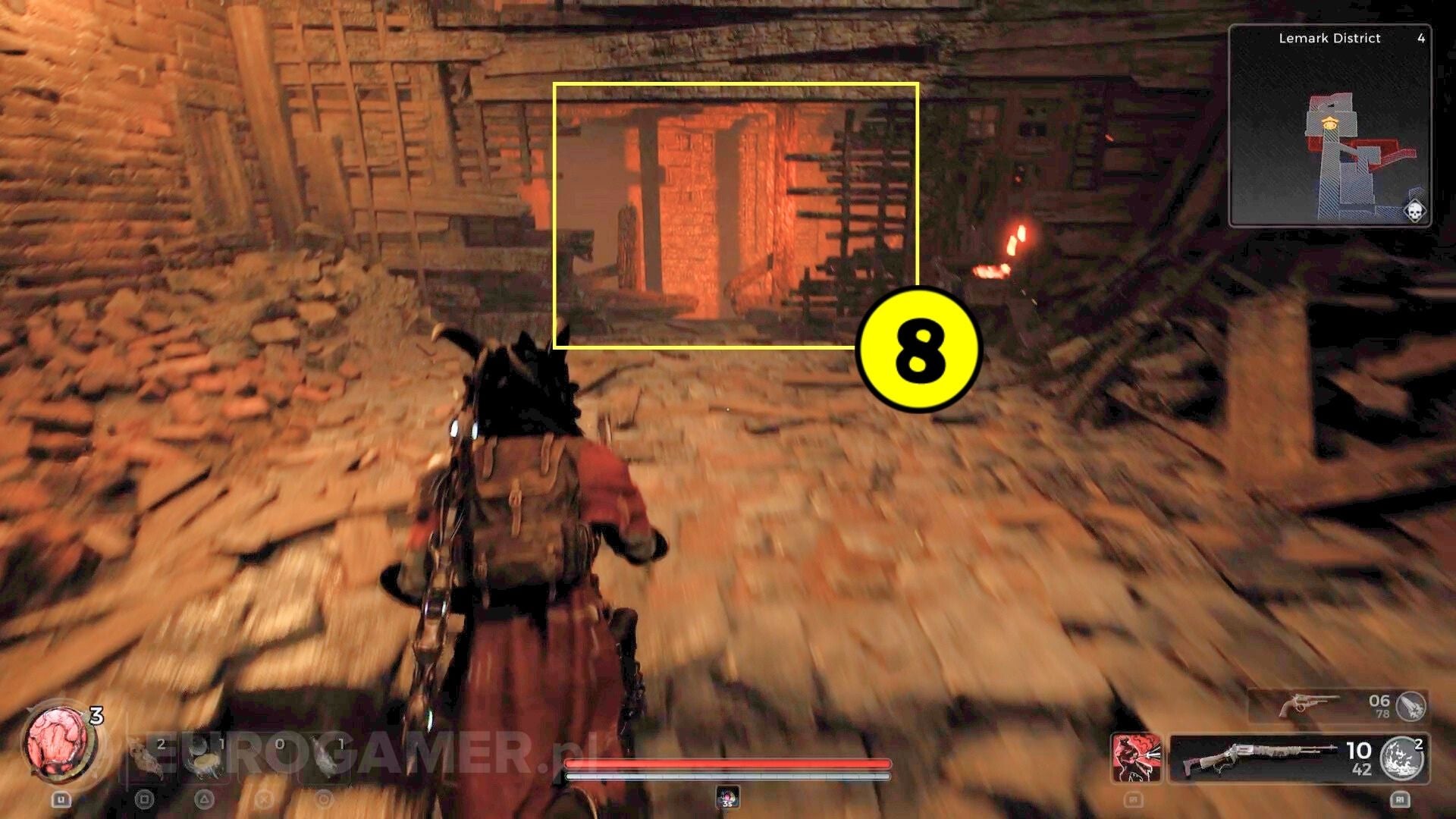The height and width of the screenshot is (819, 1456).
Task: Toggle the Triangle-button consumable slot showing 1
Action: point(206,758)
